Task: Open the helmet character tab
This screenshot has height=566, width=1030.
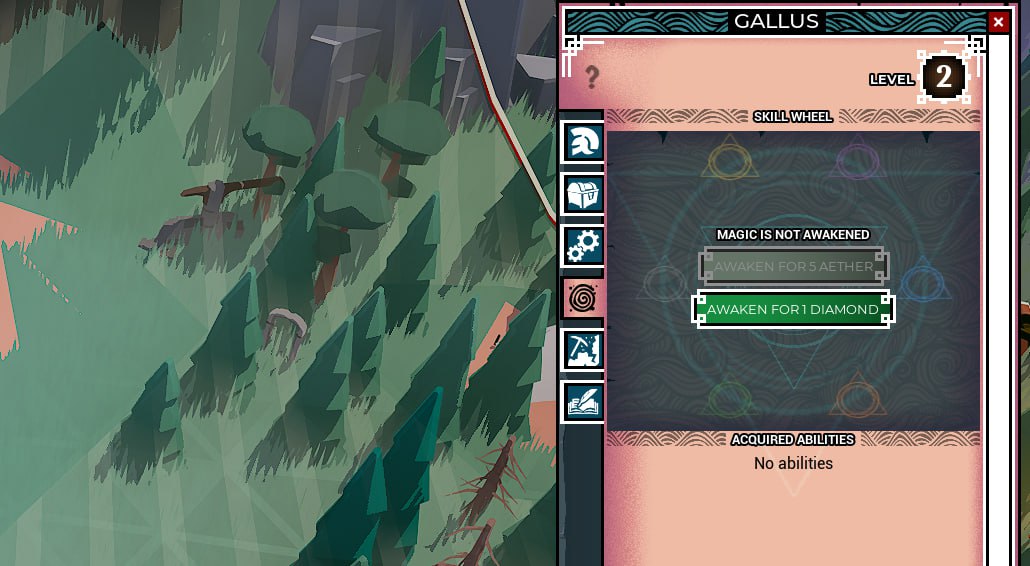Action: (582, 142)
